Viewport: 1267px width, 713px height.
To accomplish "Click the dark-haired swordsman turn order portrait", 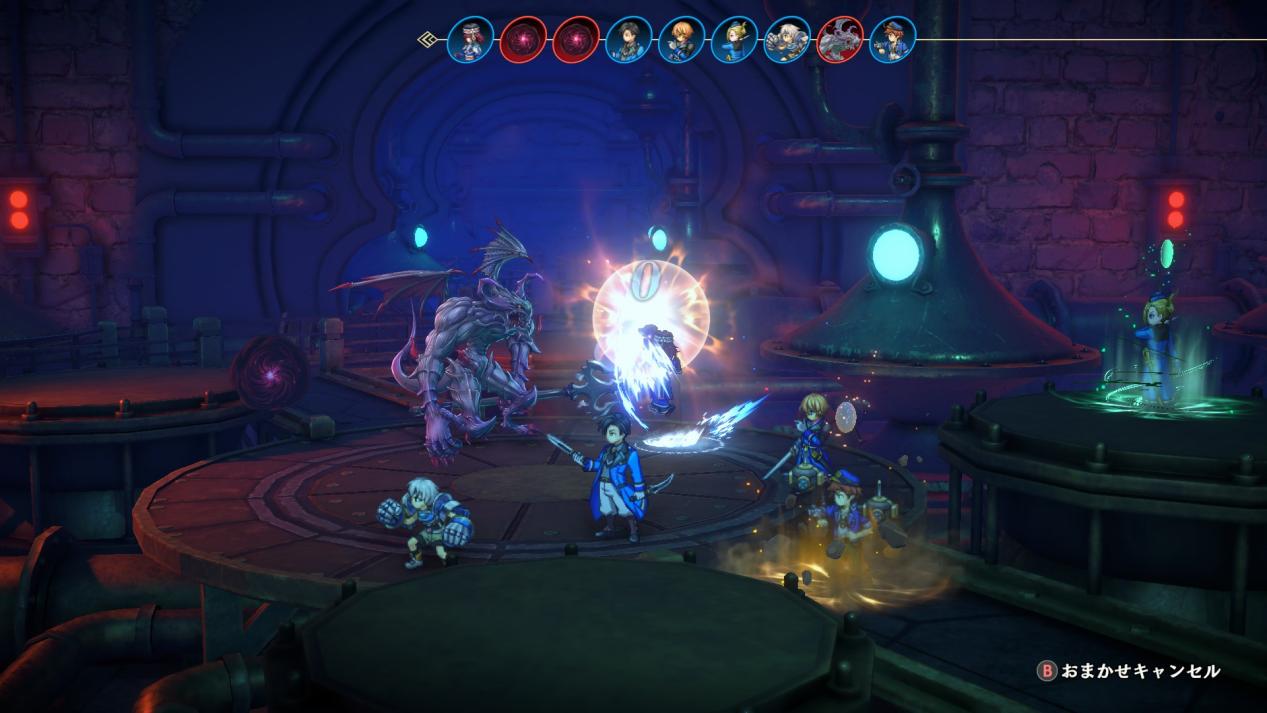I will (x=629, y=40).
